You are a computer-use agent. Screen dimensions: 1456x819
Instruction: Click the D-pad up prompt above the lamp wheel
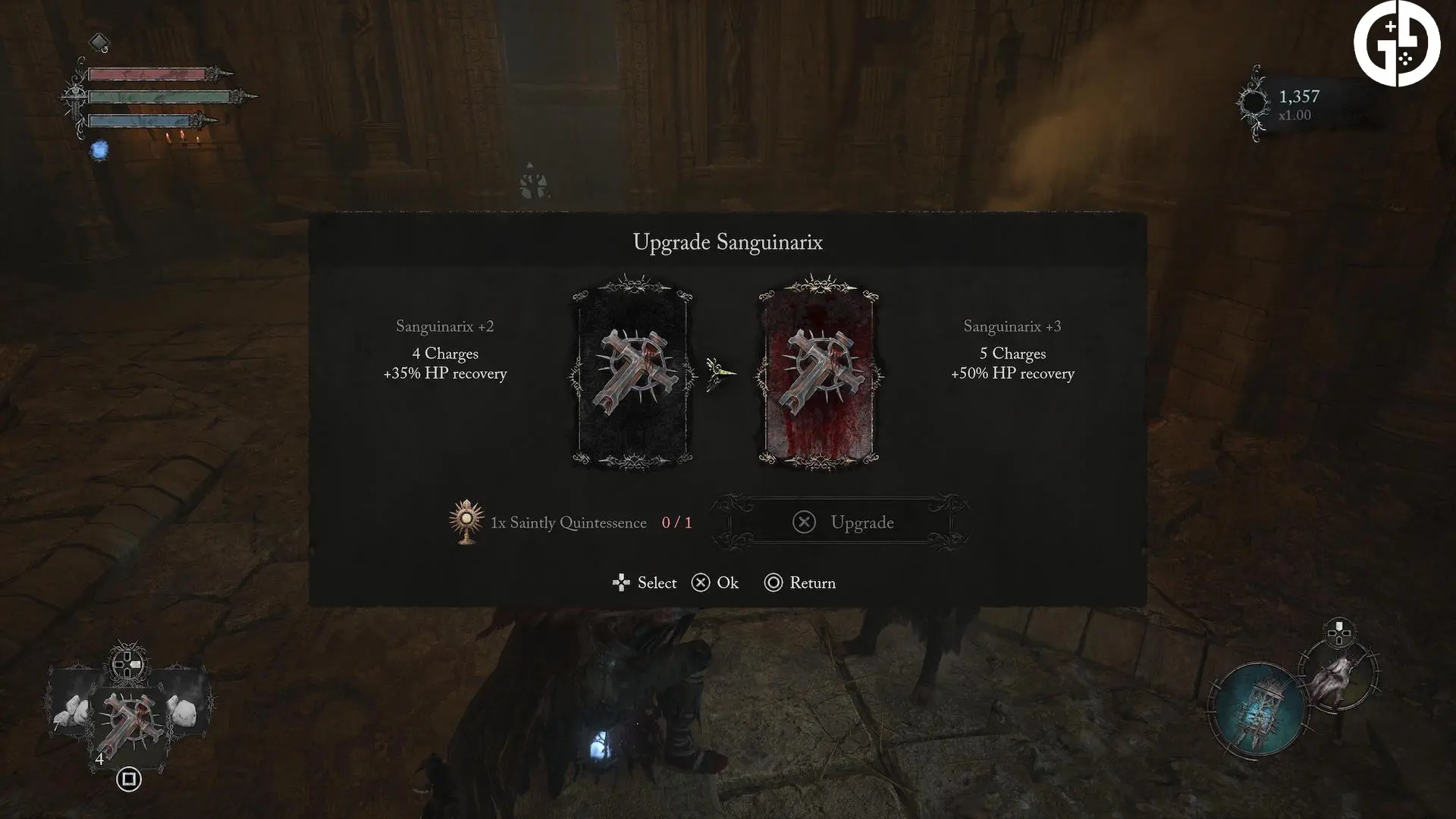[1340, 630]
